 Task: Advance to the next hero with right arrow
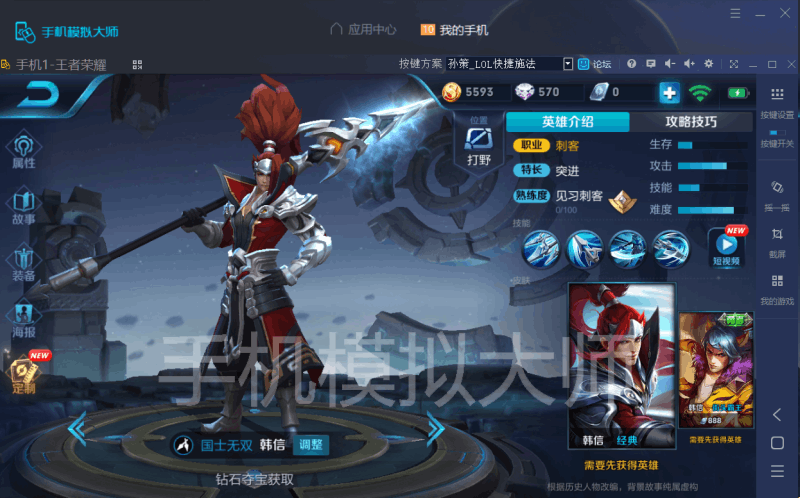(x=435, y=430)
